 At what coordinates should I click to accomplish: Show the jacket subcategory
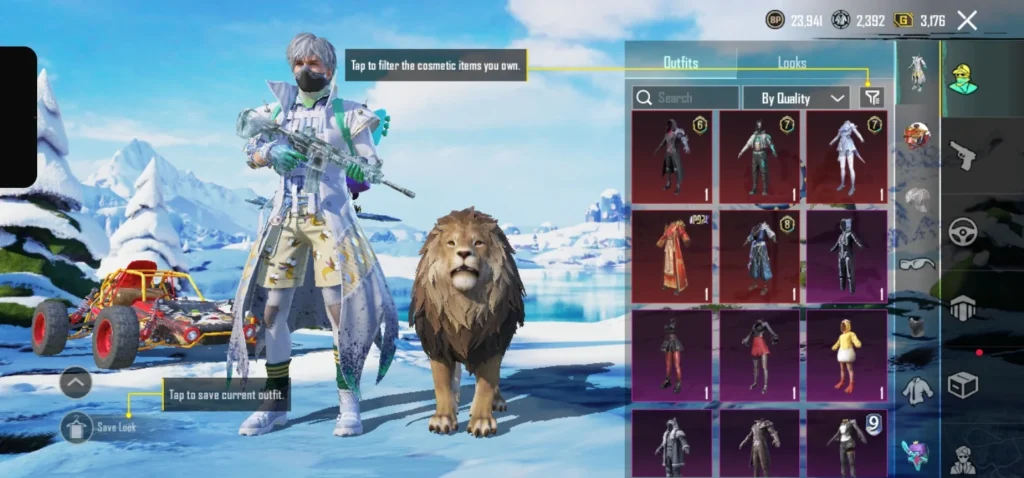pyautogui.click(x=916, y=391)
